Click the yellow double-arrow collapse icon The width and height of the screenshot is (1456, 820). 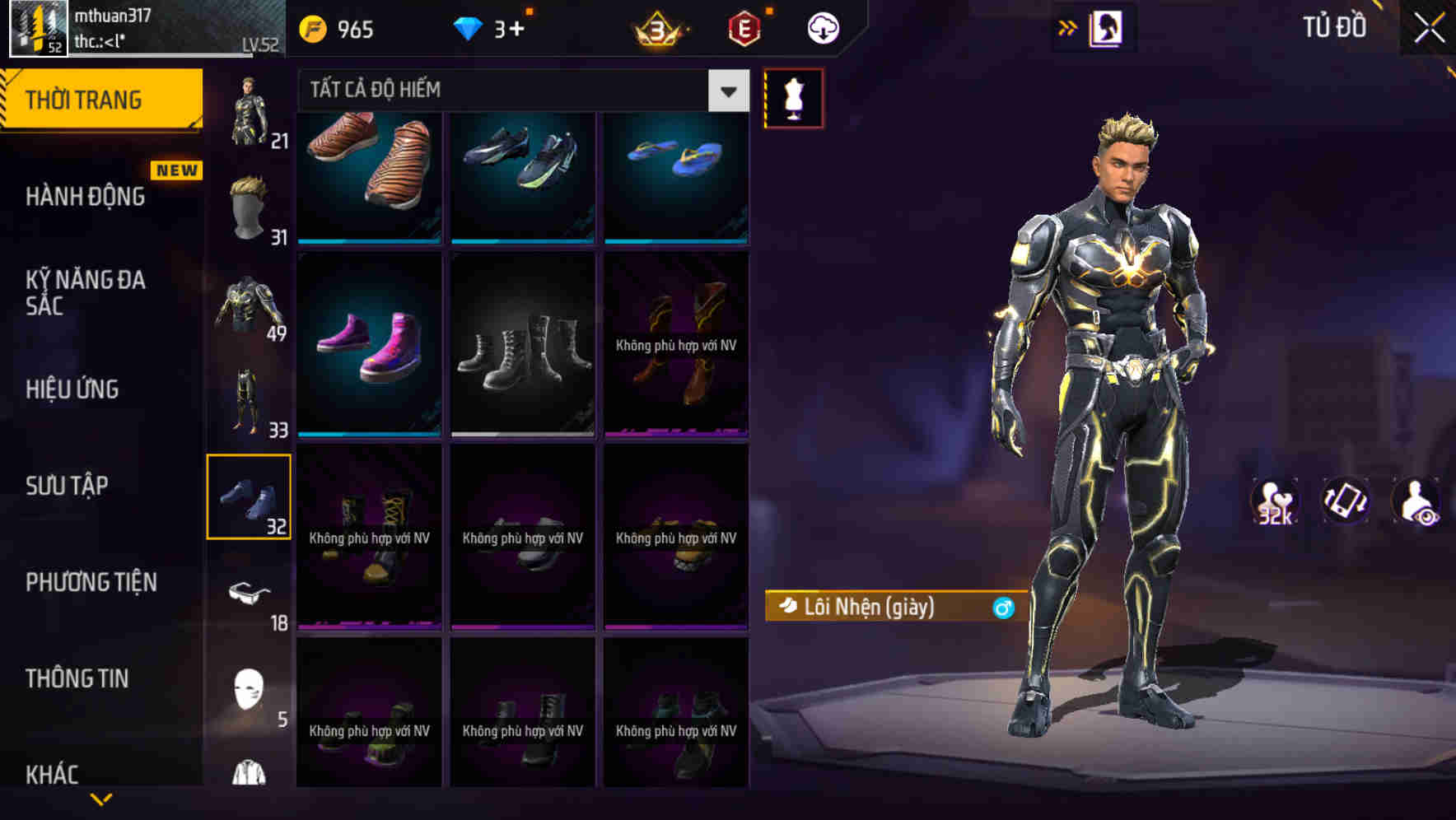[1068, 26]
